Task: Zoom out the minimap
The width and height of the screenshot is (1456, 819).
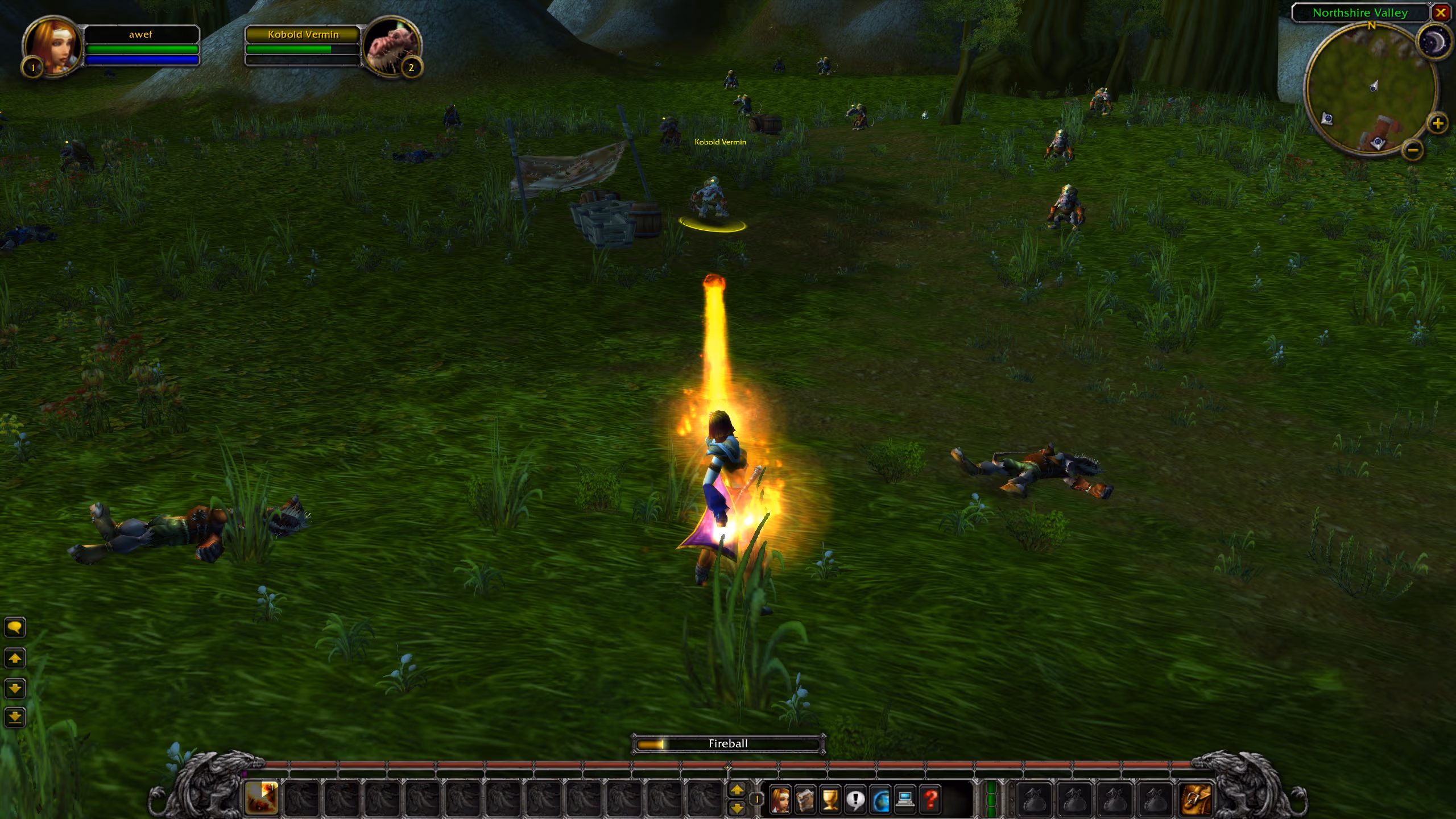Action: pos(1413,150)
